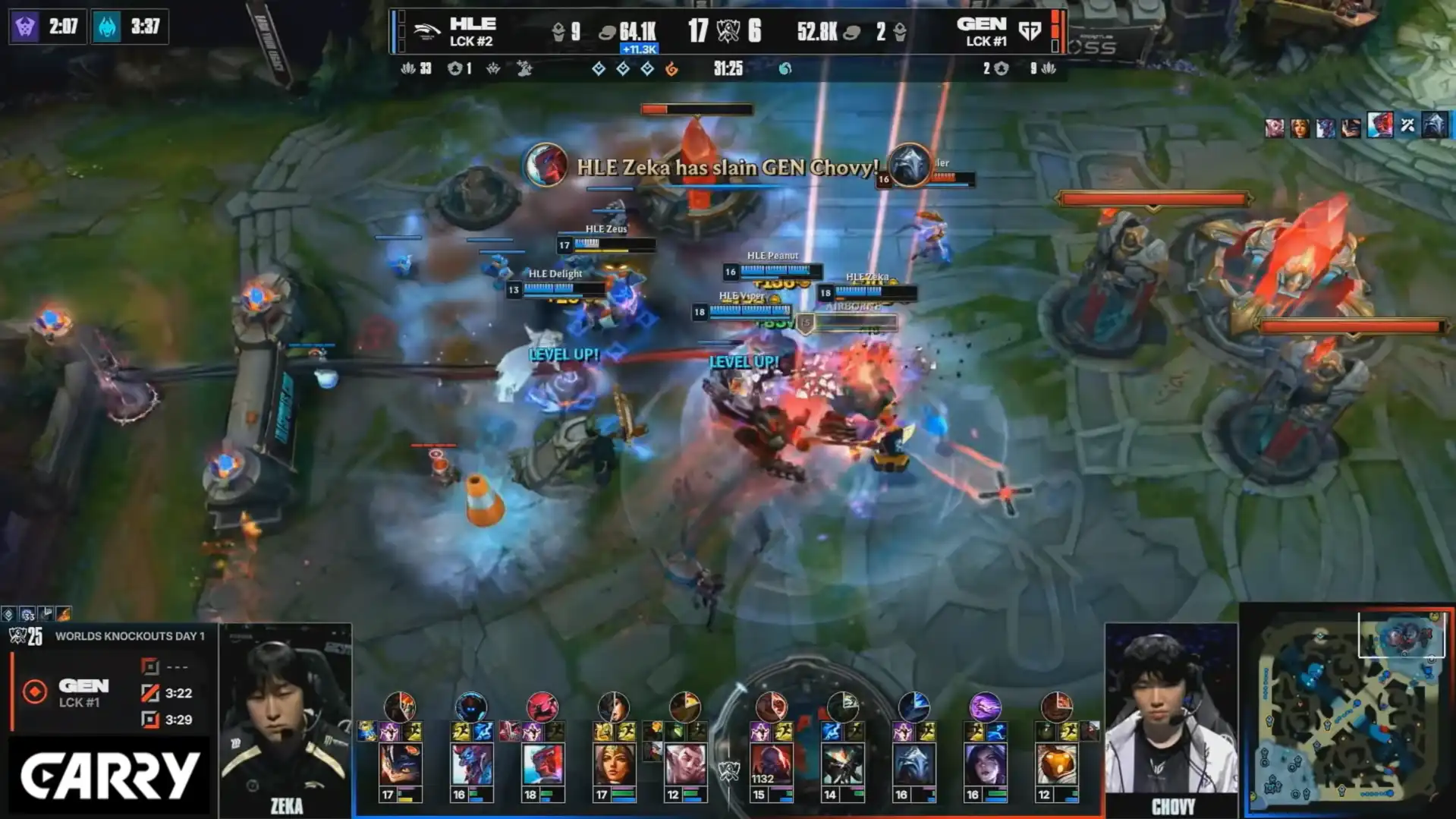Click the GEN team logo on the scoreboard

click(1030, 31)
